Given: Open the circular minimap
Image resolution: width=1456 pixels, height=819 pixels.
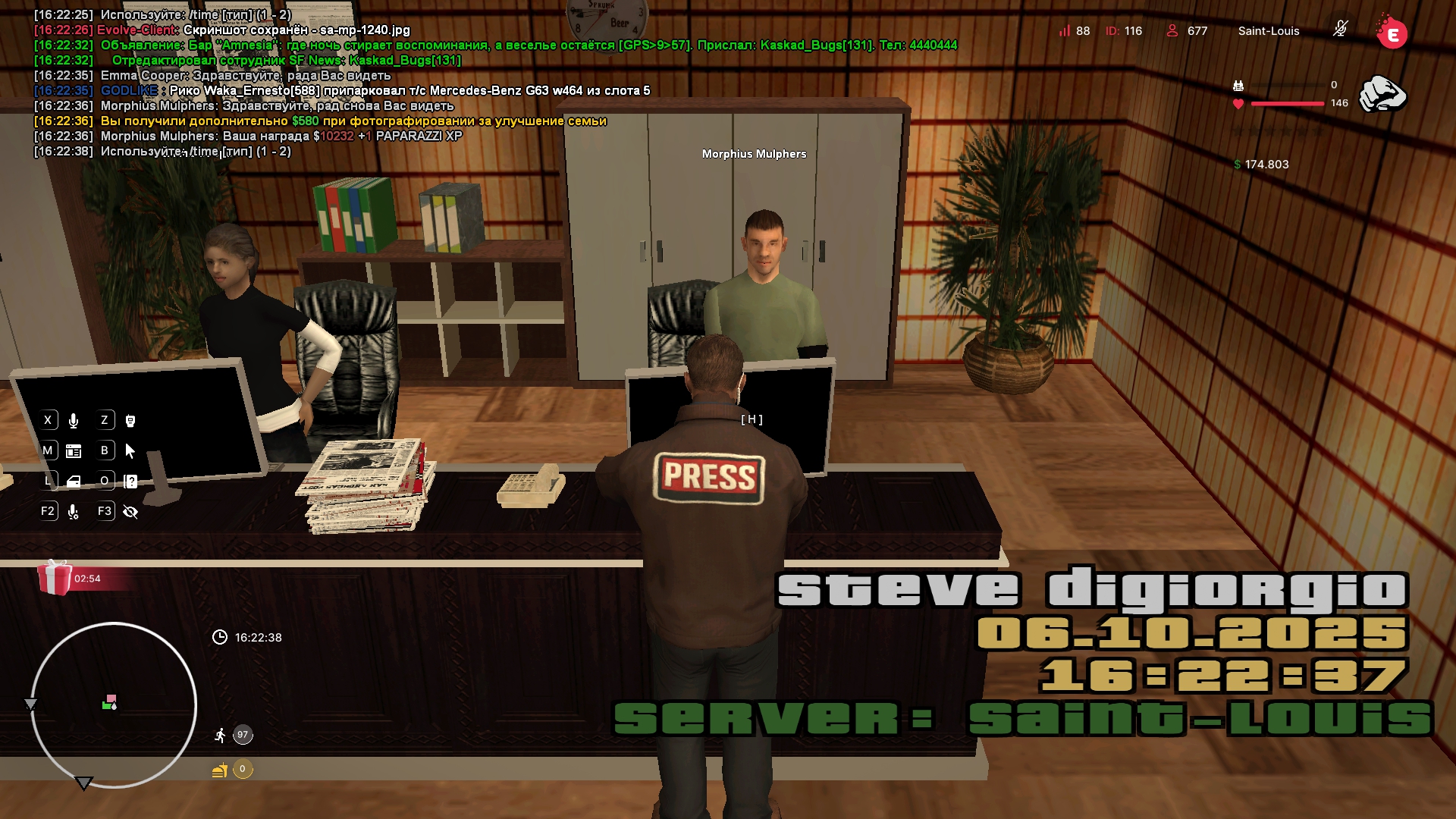Looking at the screenshot, I should coord(114,705).
